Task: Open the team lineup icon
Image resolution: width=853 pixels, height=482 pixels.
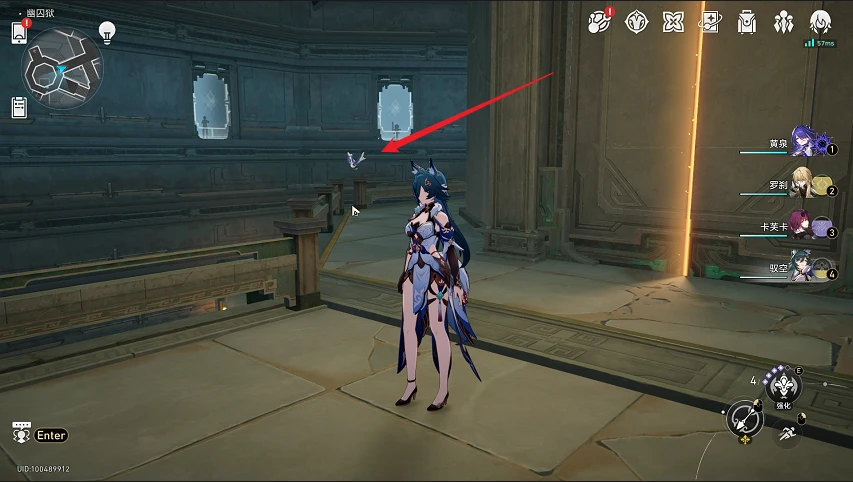Action: coord(784,20)
